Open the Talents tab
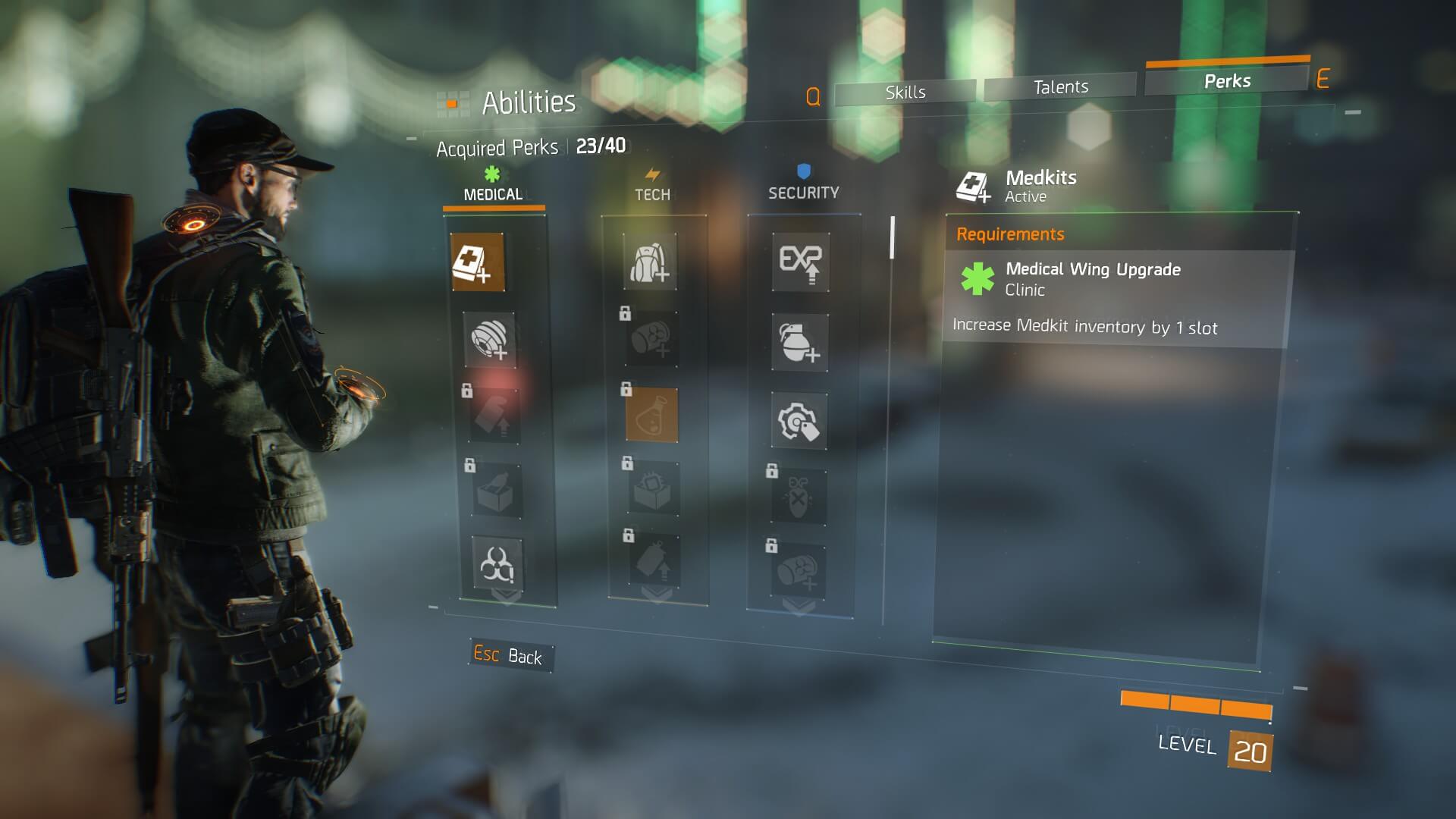Image resolution: width=1456 pixels, height=819 pixels. click(1060, 87)
